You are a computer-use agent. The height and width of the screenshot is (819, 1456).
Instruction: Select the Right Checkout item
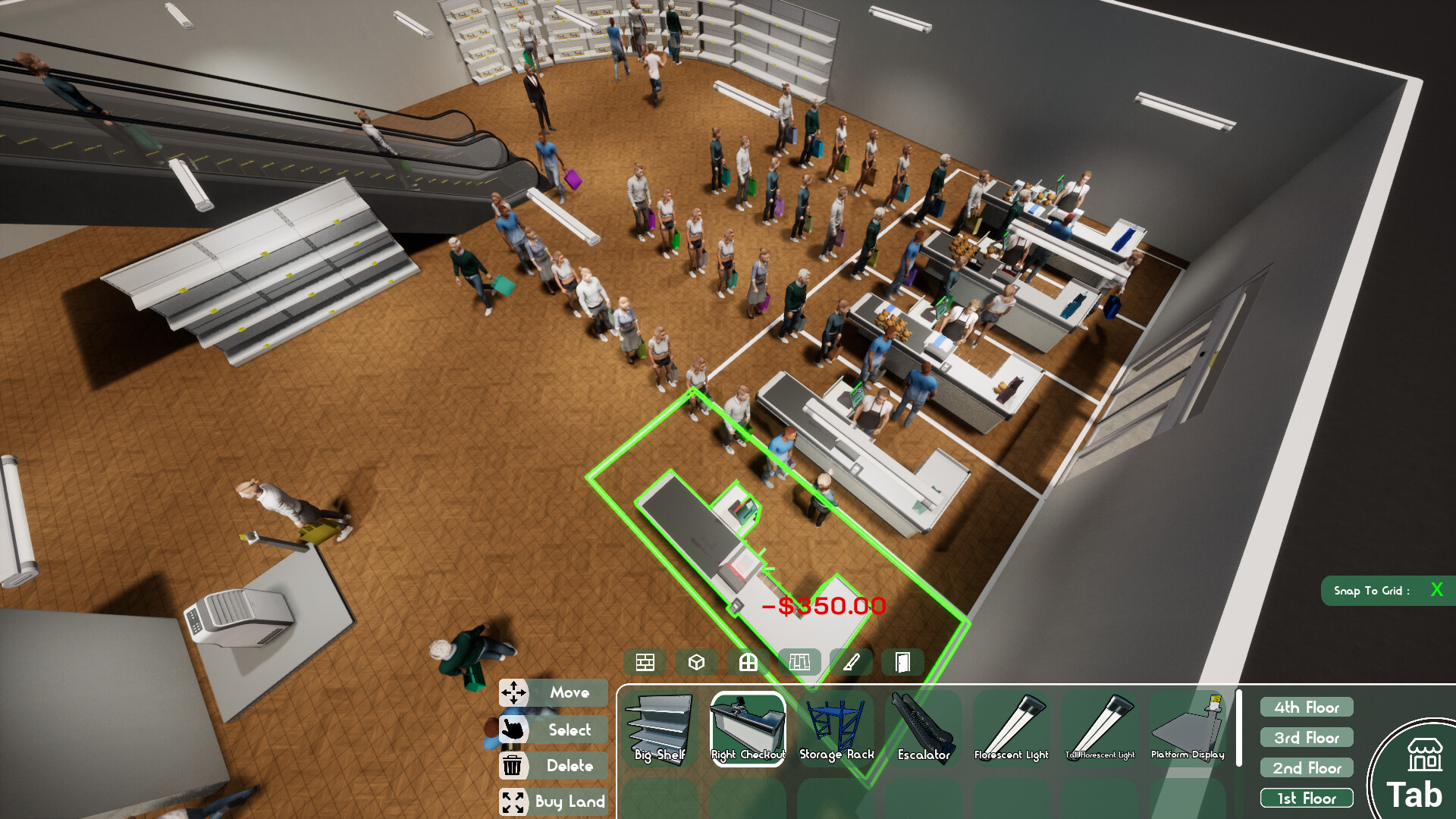click(748, 729)
